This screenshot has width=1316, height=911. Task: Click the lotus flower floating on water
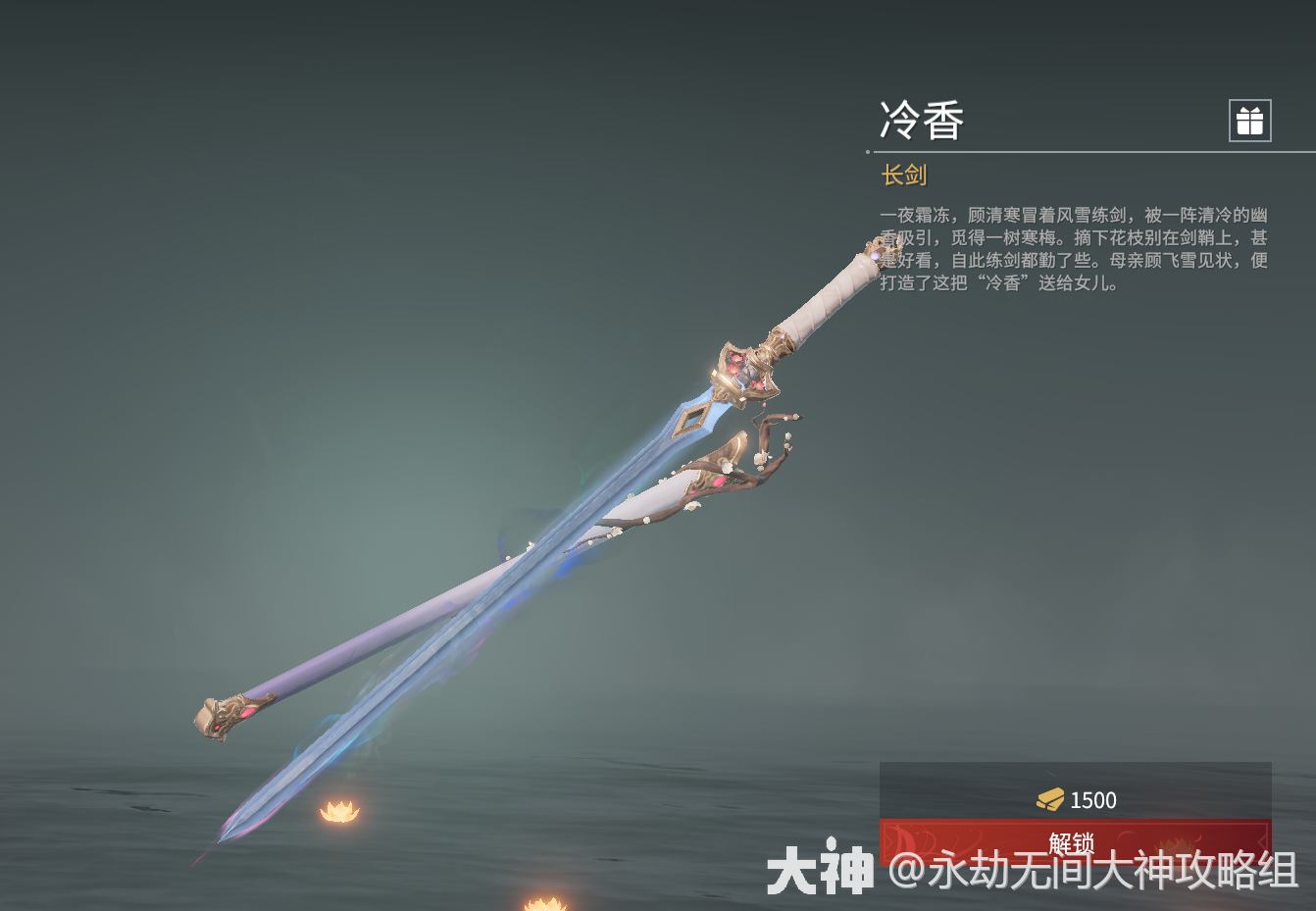340,809
